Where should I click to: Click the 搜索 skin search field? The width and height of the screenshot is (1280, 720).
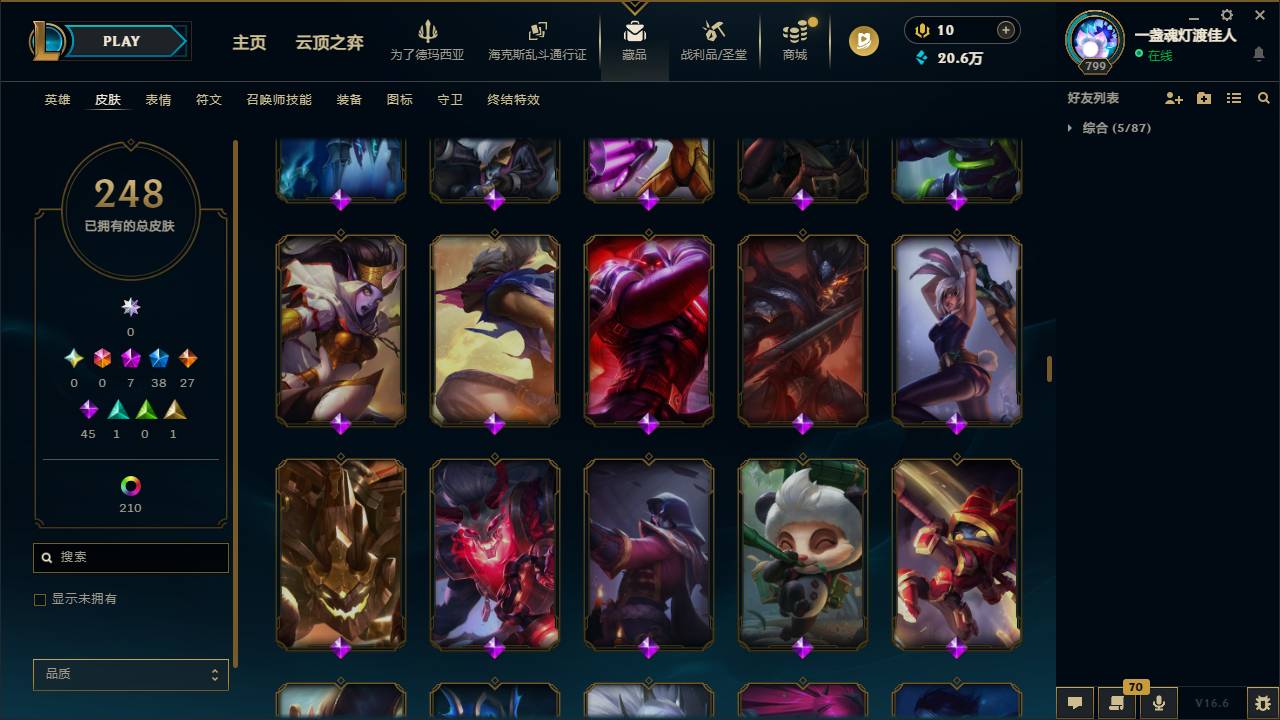pyautogui.click(x=130, y=557)
